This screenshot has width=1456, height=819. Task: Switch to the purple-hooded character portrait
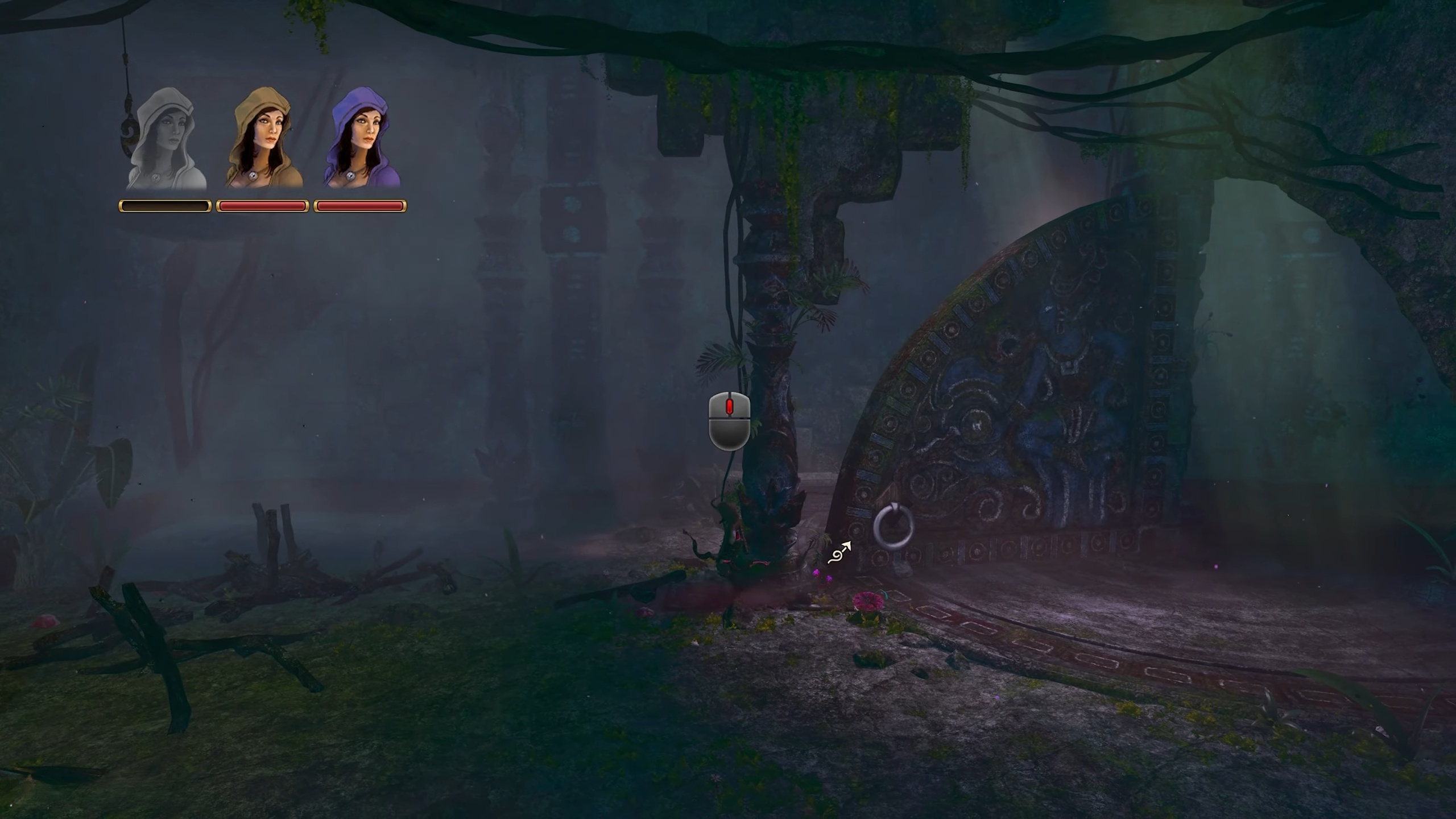pos(361,139)
